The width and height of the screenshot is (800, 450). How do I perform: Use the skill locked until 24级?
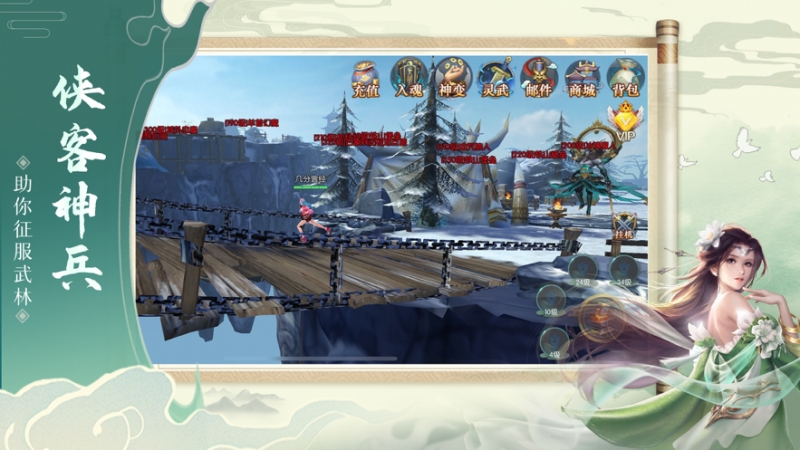pos(581,269)
